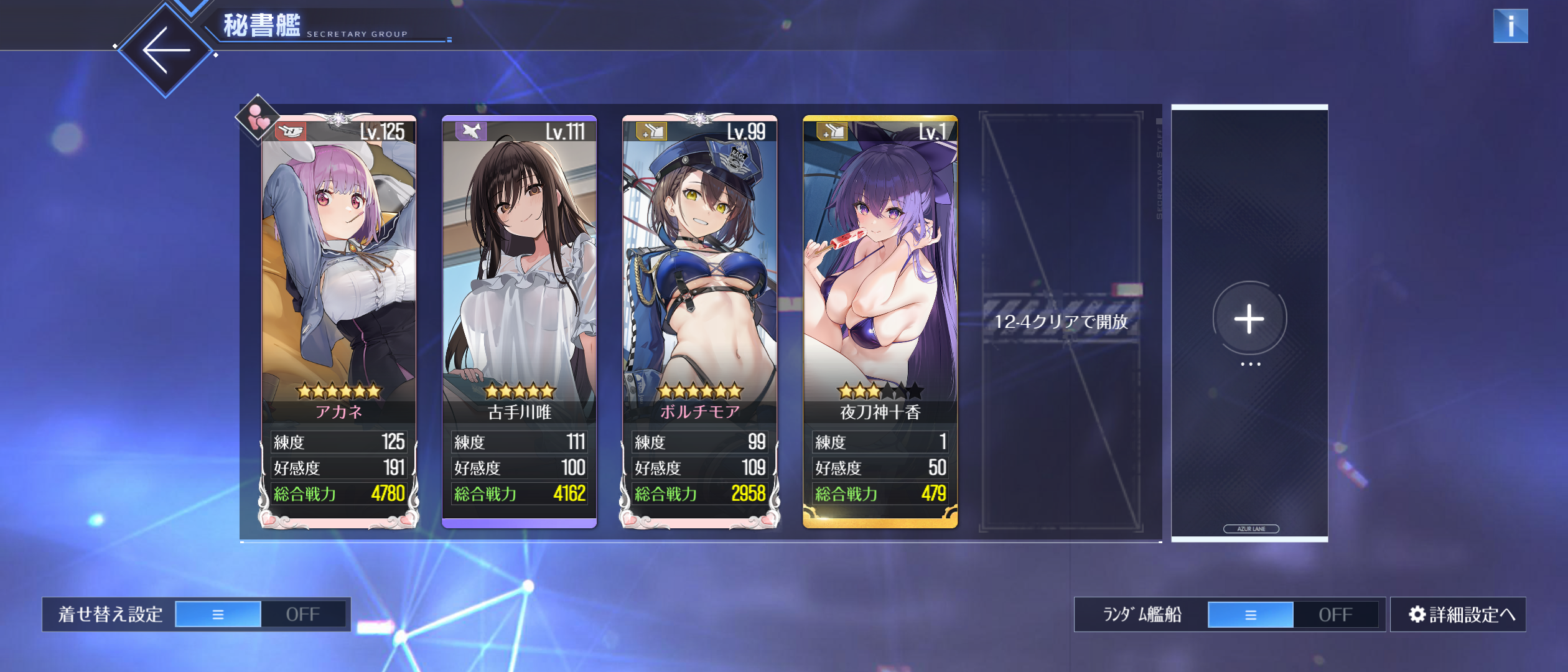Toggle the 着せ替え設定 switch
1568x672 pixels.
pos(261,614)
